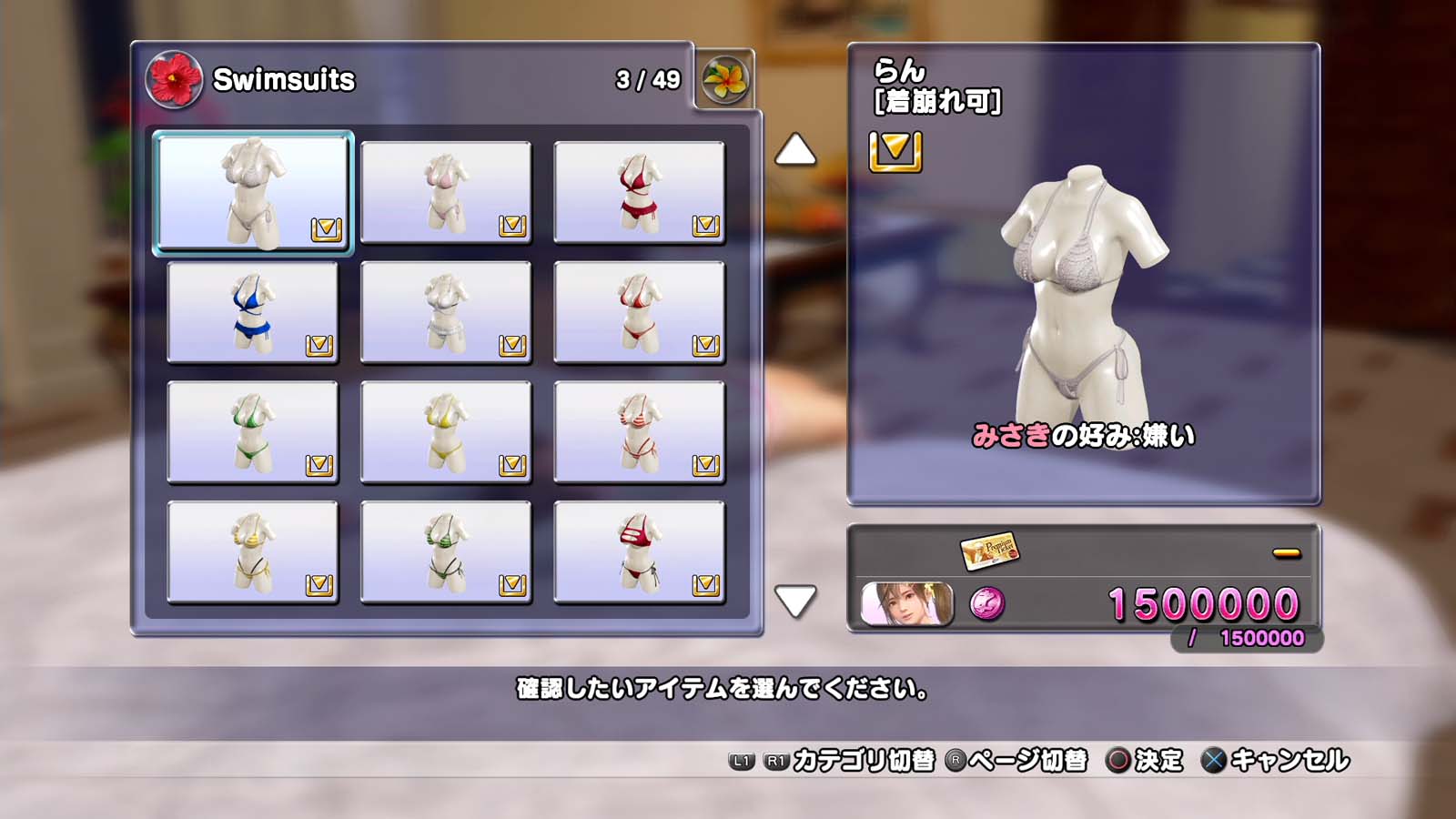
Task: Pick the yellow striped bikini tile
Action: [x=253, y=552]
